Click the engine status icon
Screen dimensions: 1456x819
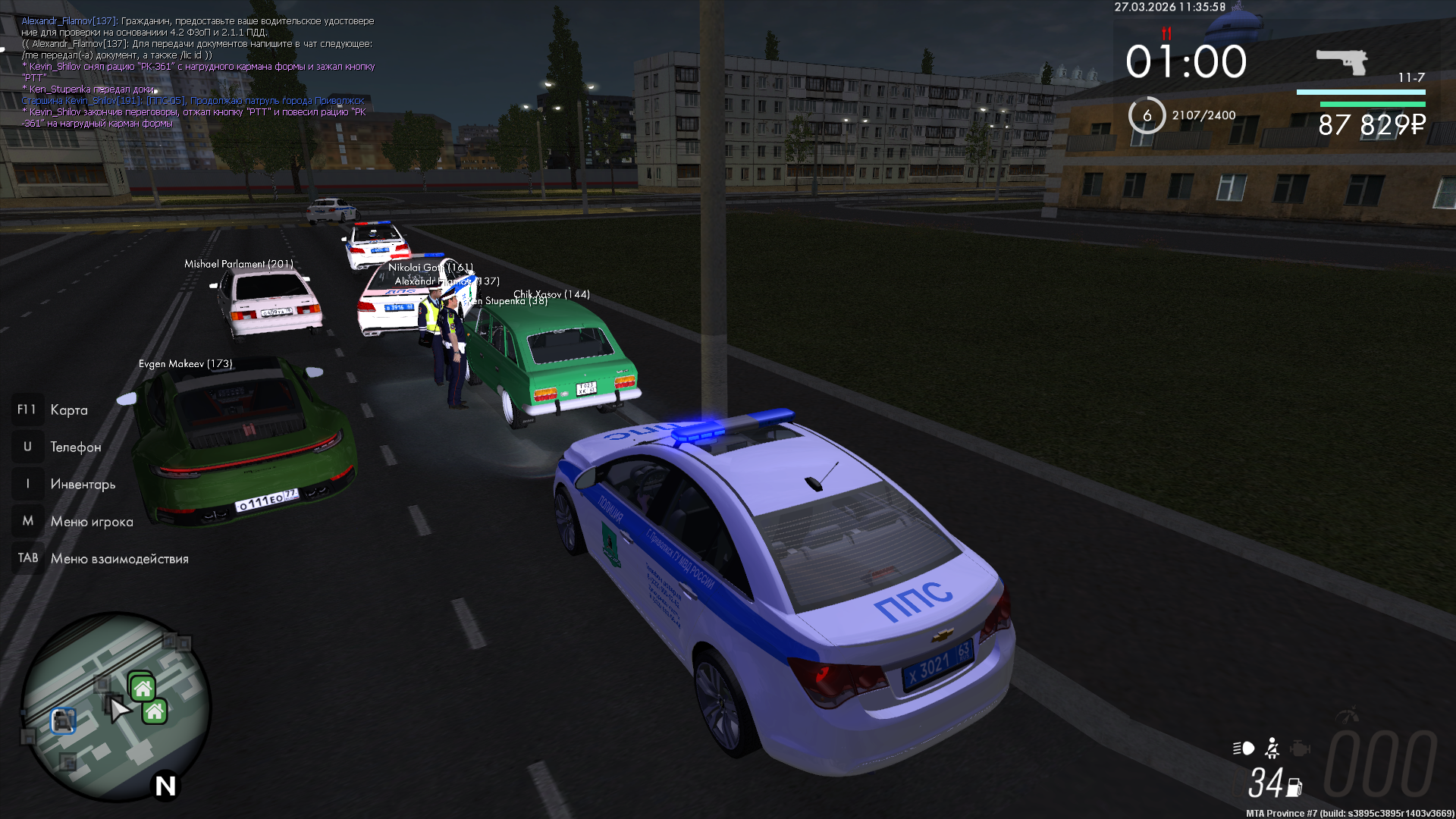click(x=1300, y=748)
